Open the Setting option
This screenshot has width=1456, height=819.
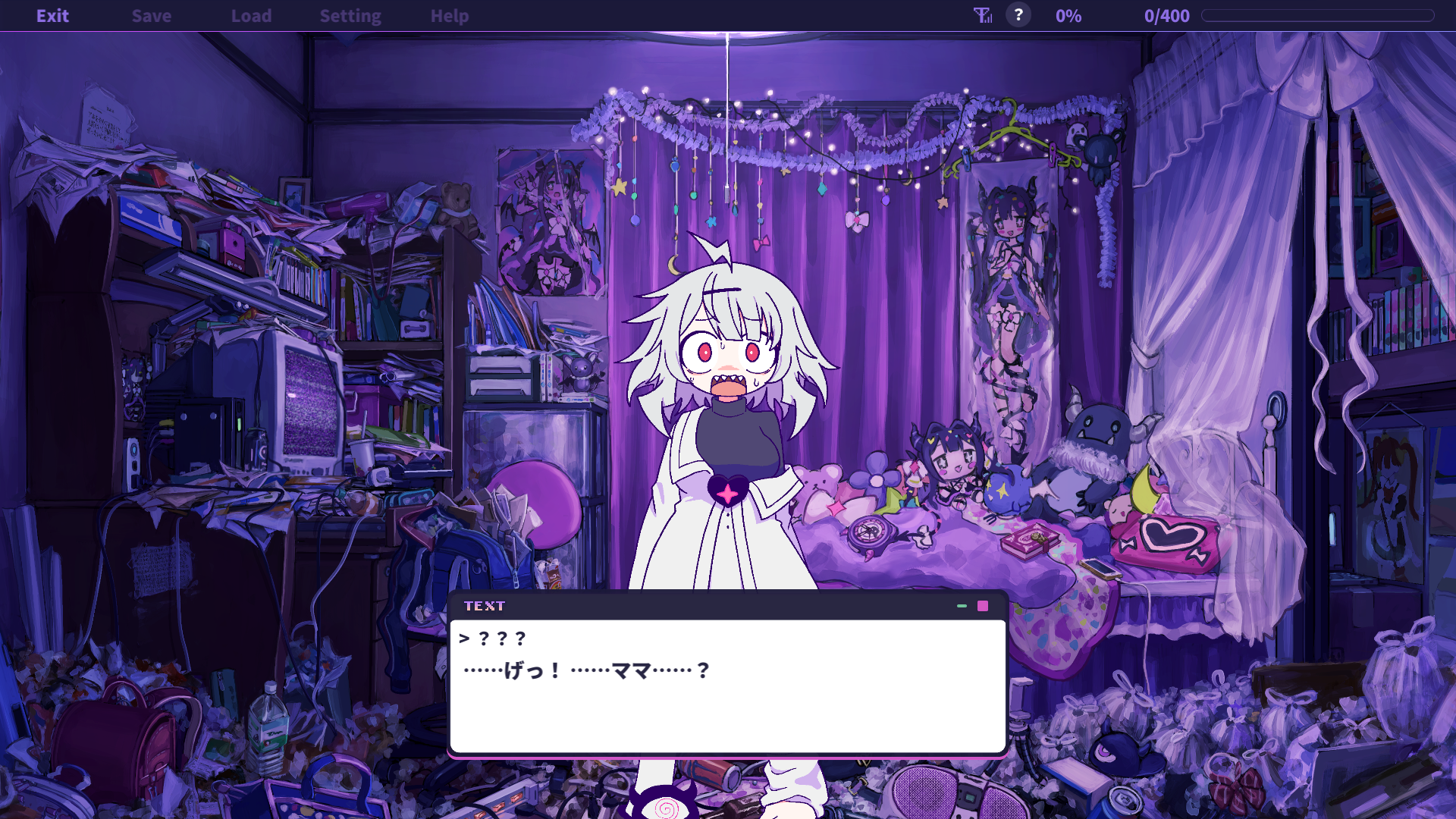[350, 15]
